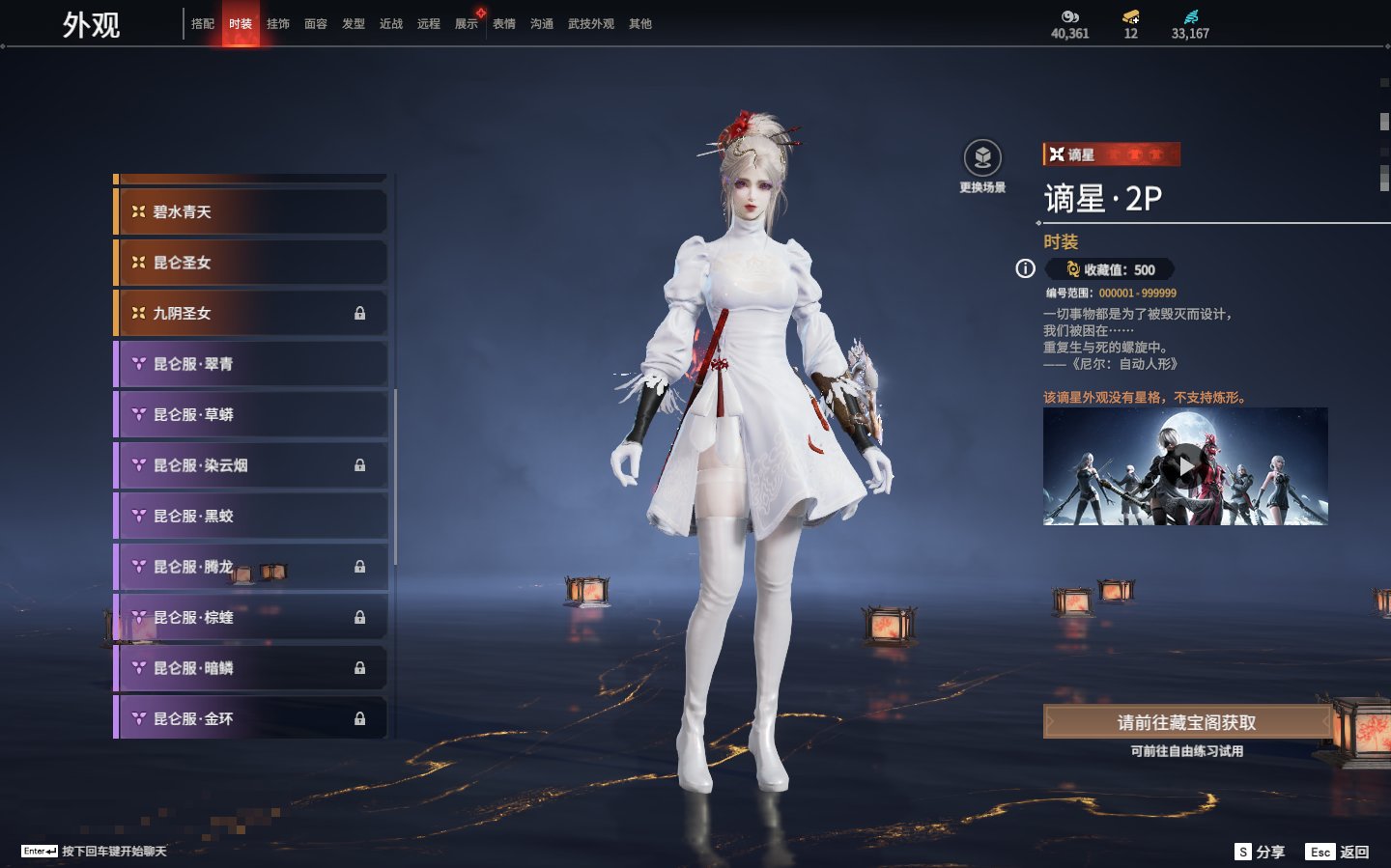Screen dimensions: 1391x868
Task: Go to 藏宝阁 to obtain the outfit
Action: [x=1186, y=722]
